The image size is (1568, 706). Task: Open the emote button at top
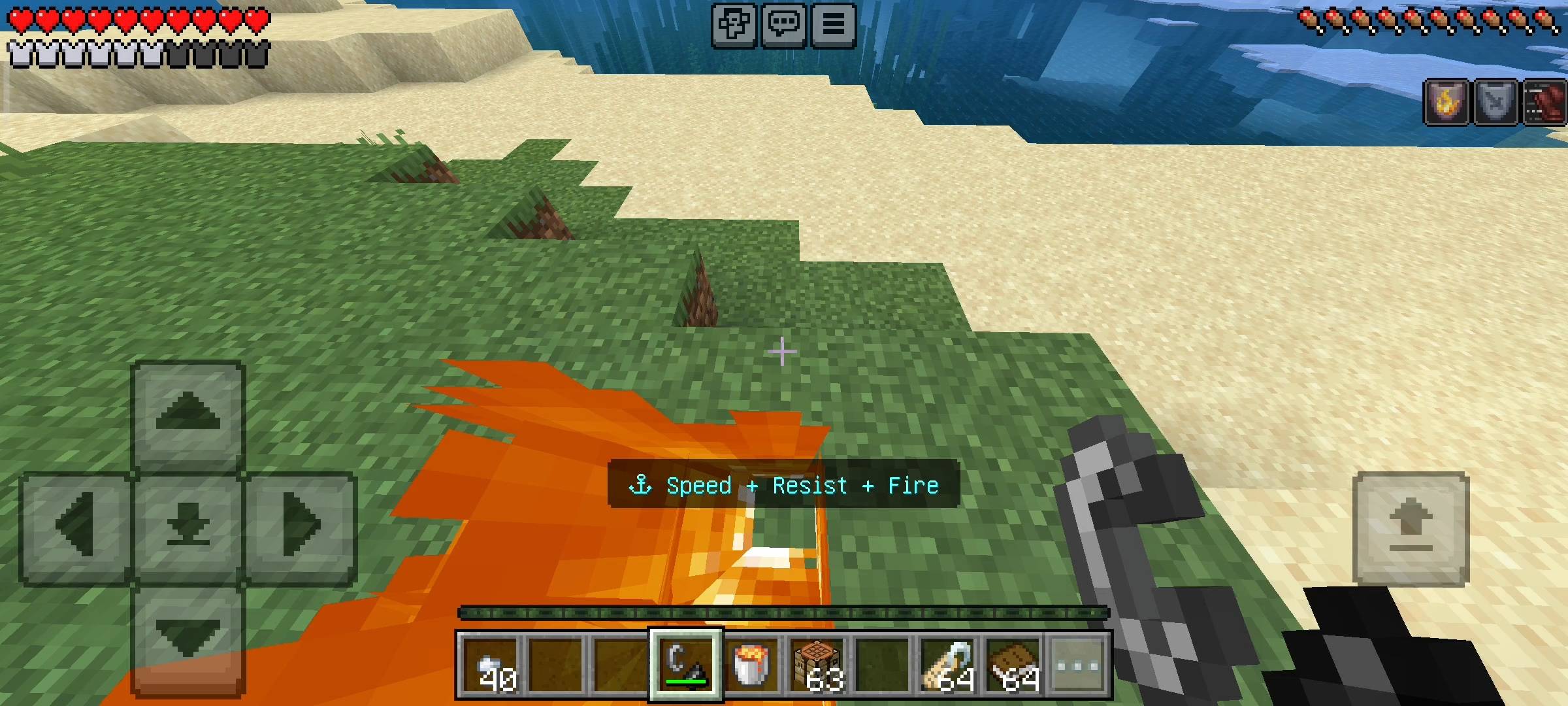pos(734,25)
